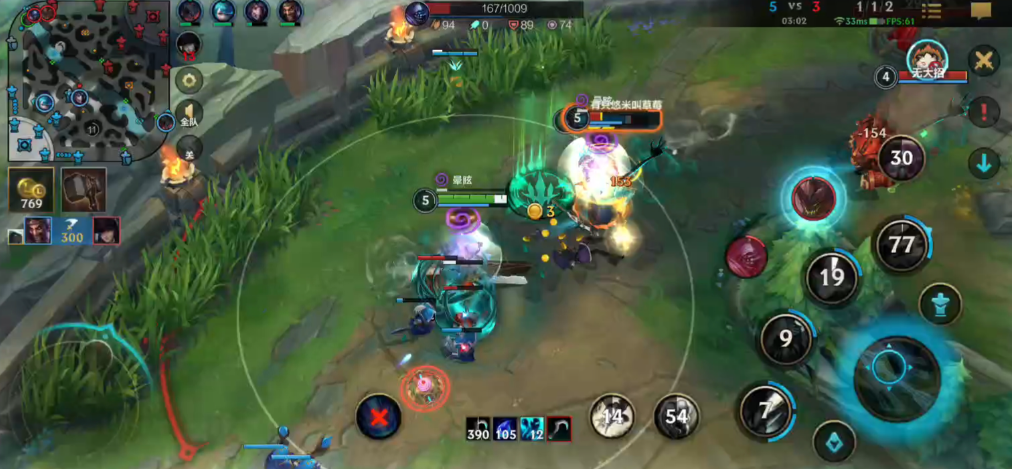Image resolution: width=1012 pixels, height=469 pixels.
Task: Open the scoreboard list icon
Action: [932, 11]
